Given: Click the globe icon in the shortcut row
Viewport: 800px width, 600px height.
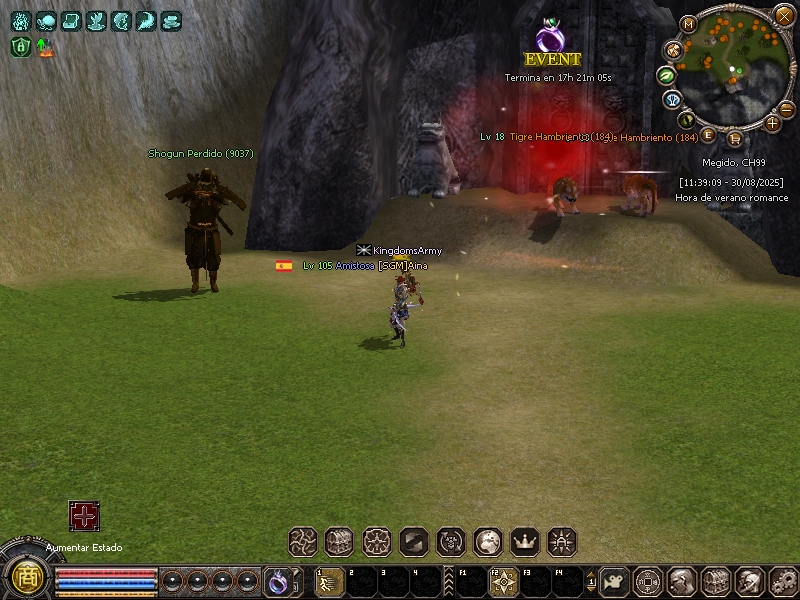Looking at the screenshot, I should click(x=488, y=542).
